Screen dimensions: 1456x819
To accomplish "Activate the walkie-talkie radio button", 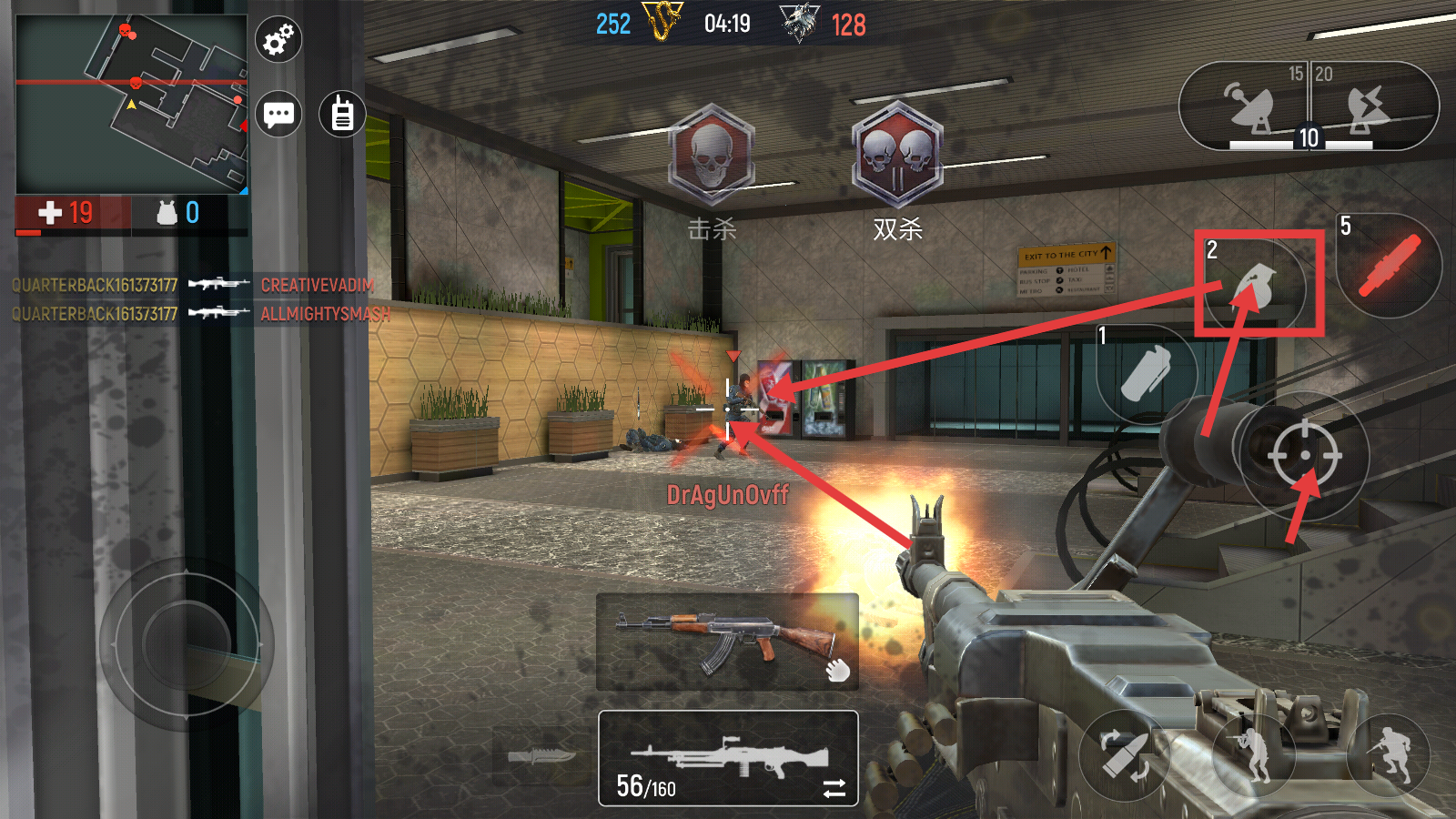I will point(342,115).
